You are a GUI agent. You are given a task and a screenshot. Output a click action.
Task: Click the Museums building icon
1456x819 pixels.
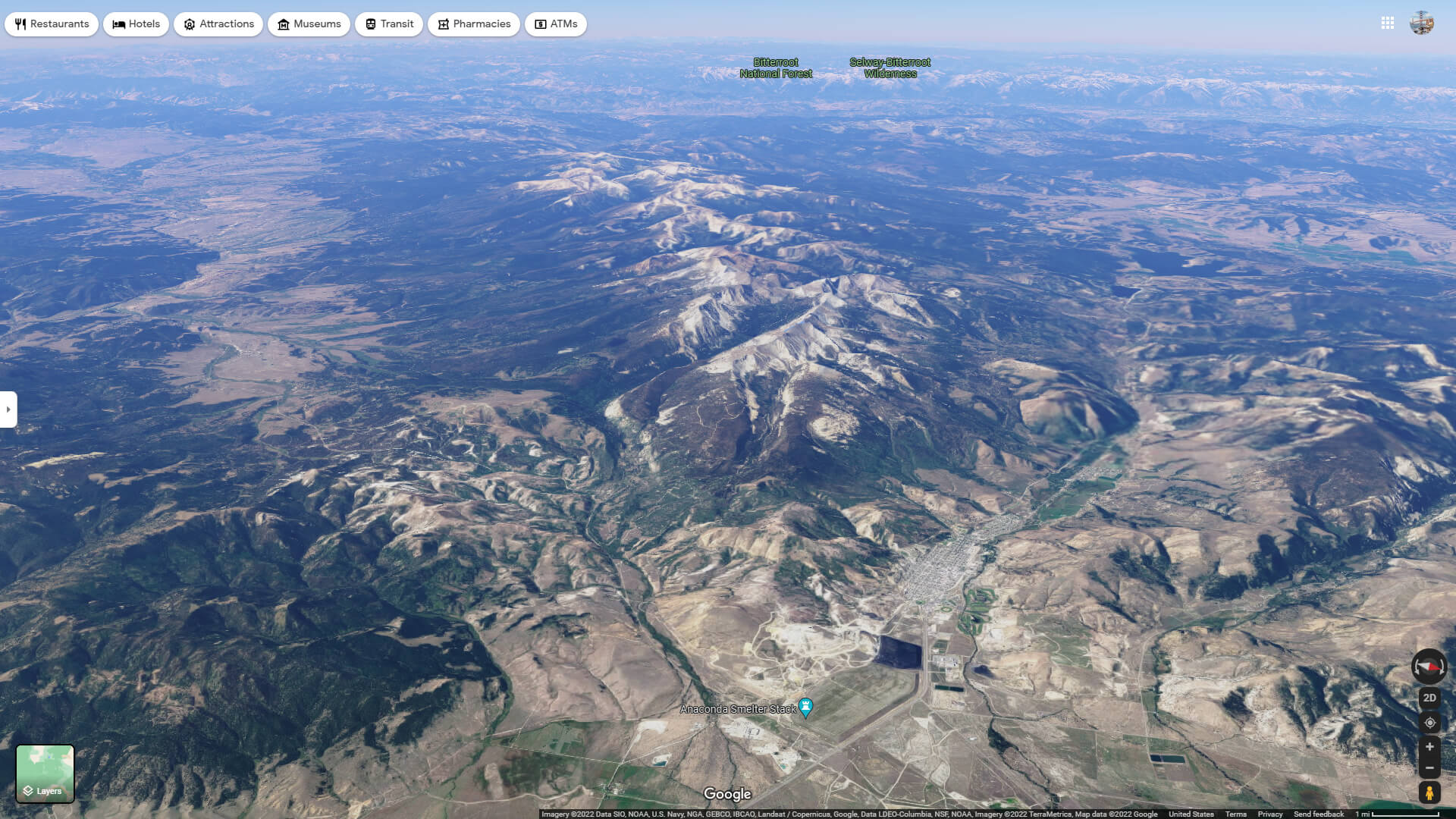[x=284, y=24]
